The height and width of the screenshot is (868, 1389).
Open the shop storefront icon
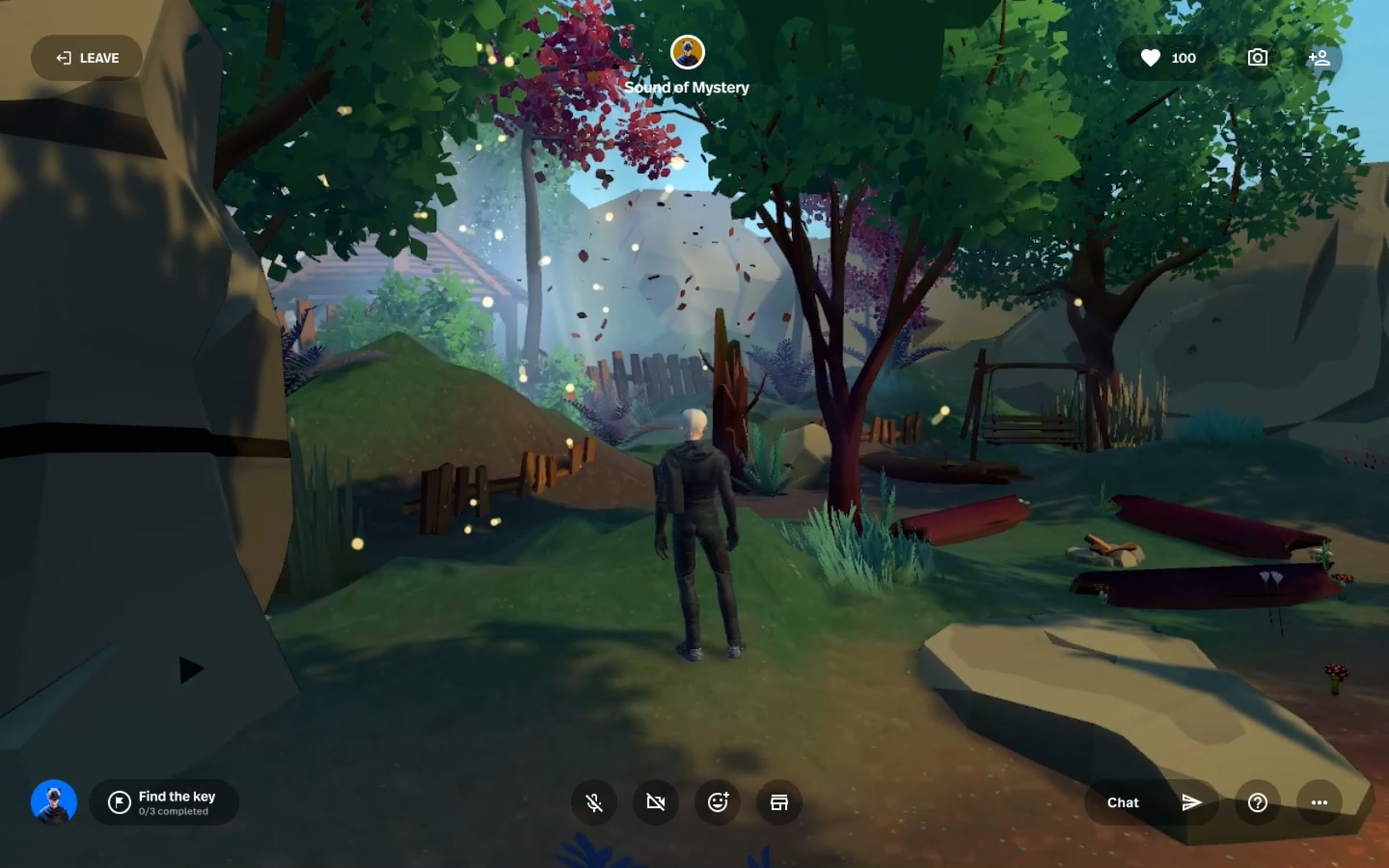pyautogui.click(x=779, y=803)
